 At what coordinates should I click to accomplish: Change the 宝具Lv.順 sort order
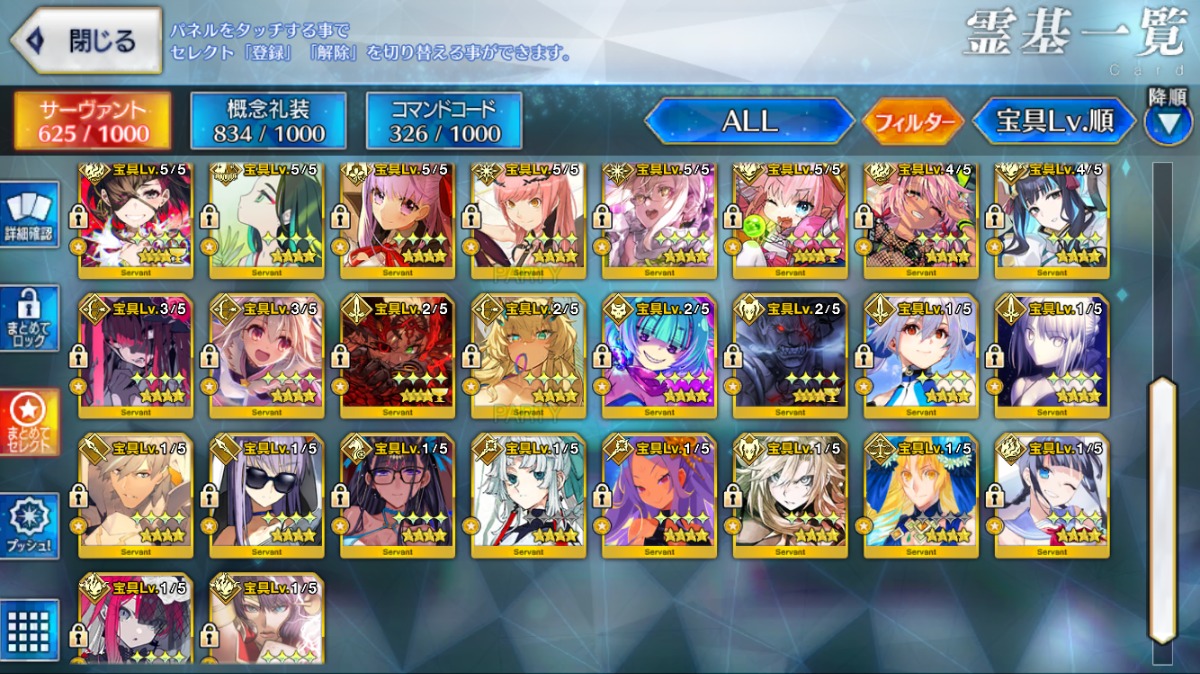[x=1055, y=122]
